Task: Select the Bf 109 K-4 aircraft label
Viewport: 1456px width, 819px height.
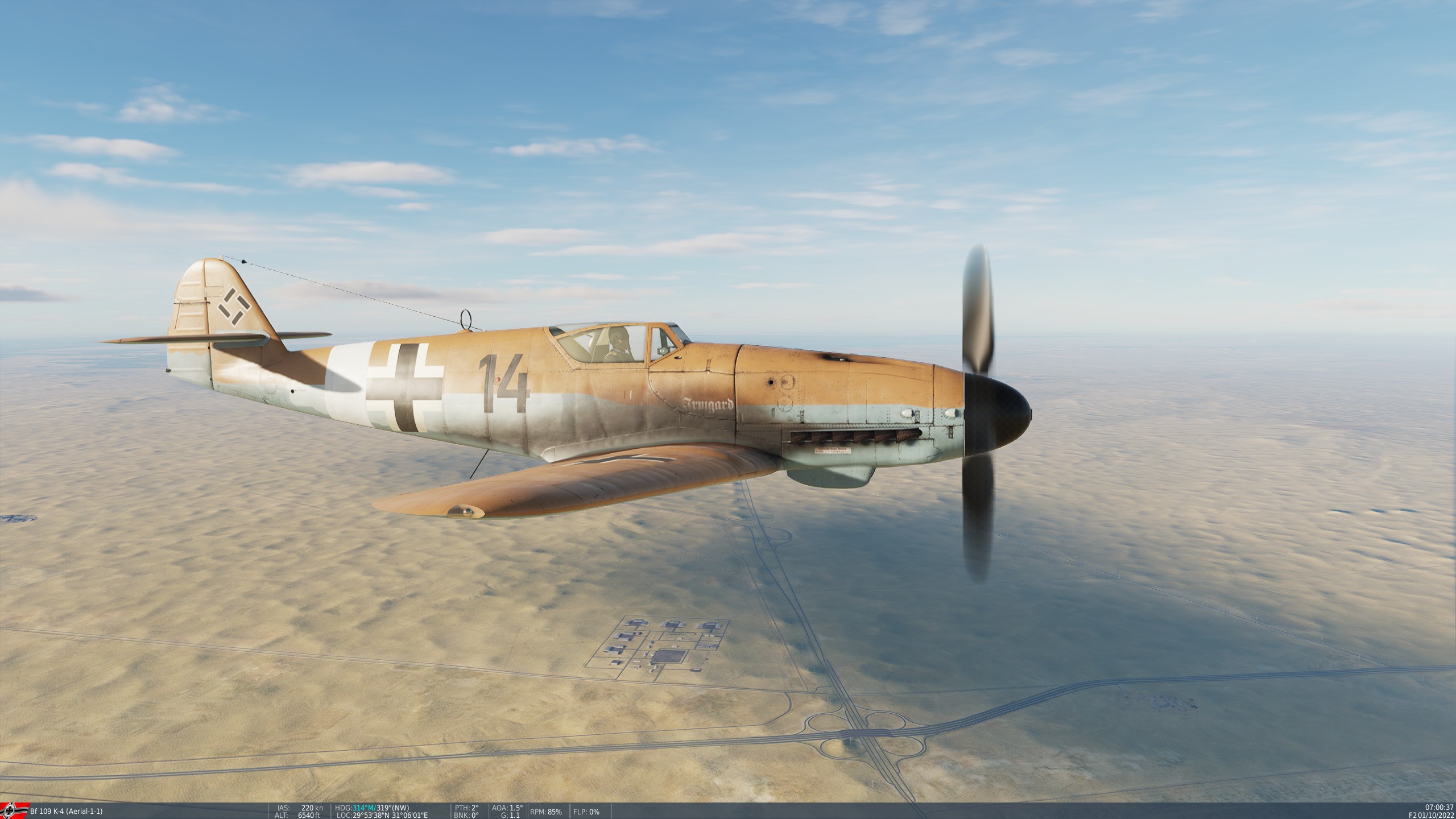Action: 48,812
